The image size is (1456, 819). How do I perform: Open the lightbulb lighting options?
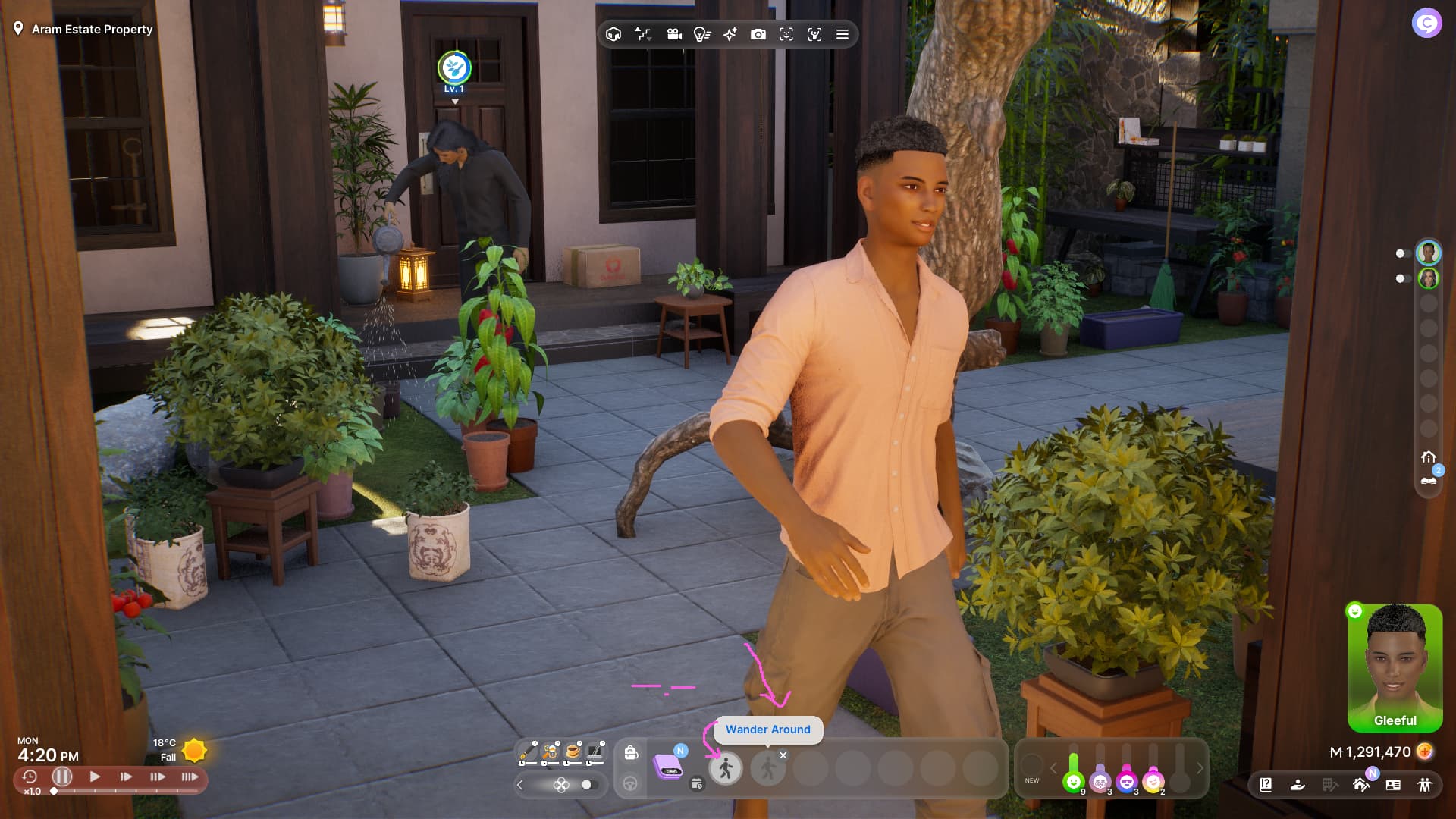coord(701,34)
